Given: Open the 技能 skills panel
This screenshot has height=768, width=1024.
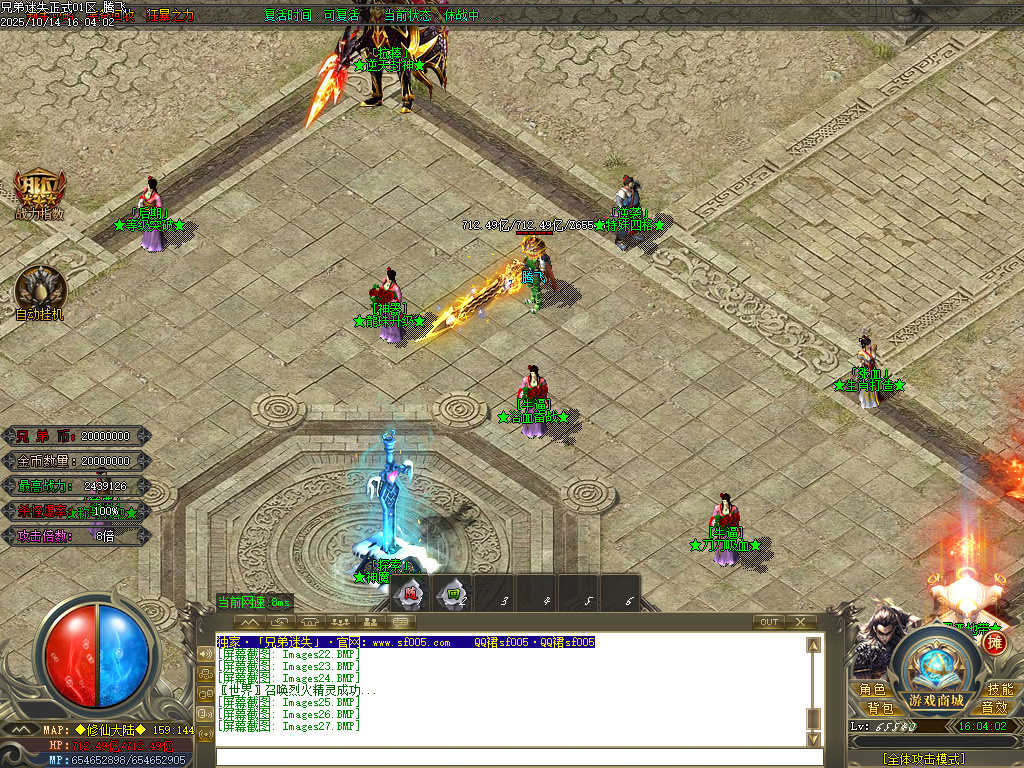Looking at the screenshot, I should pyautogui.click(x=999, y=690).
